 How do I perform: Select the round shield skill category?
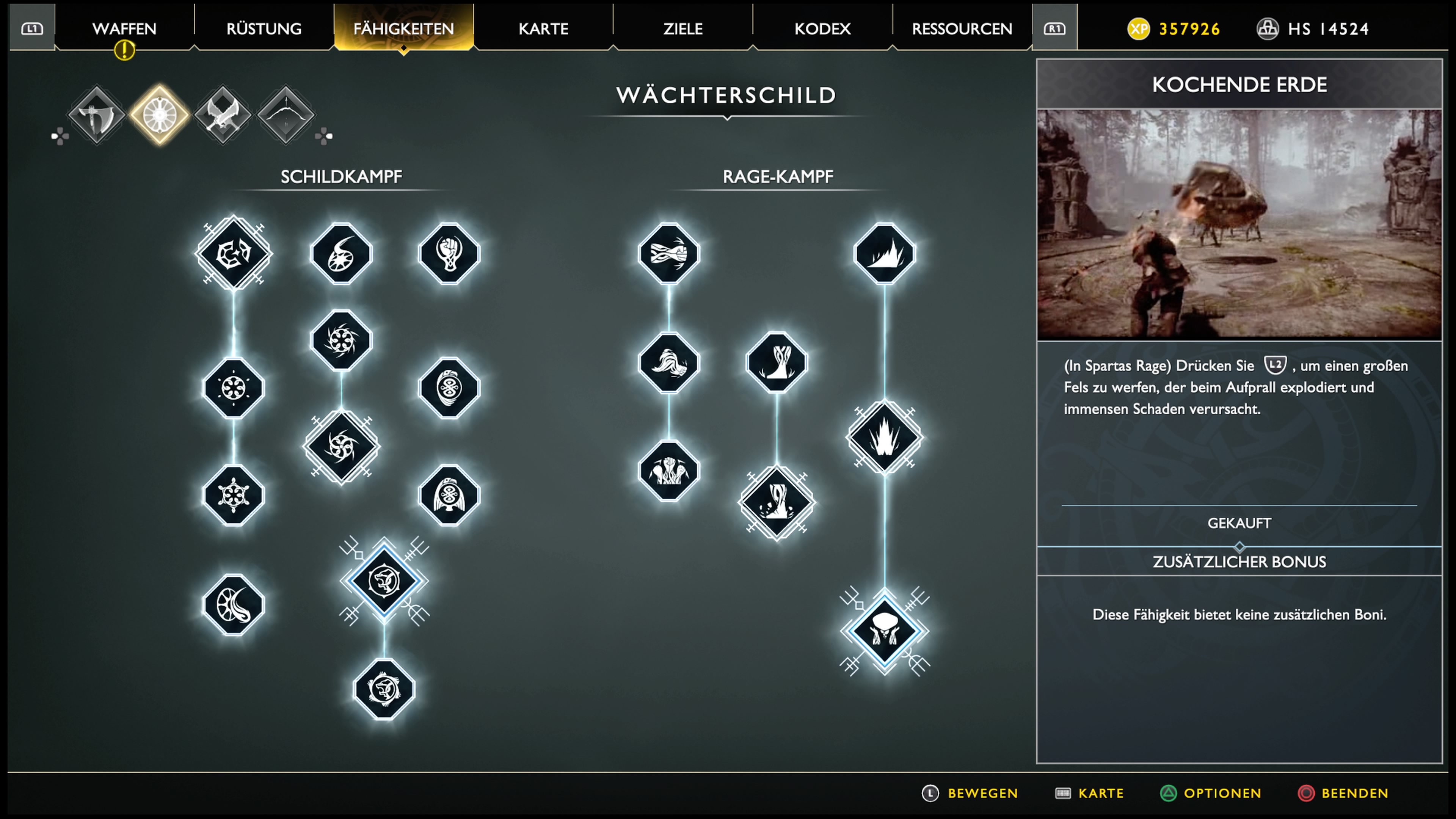[x=159, y=115]
